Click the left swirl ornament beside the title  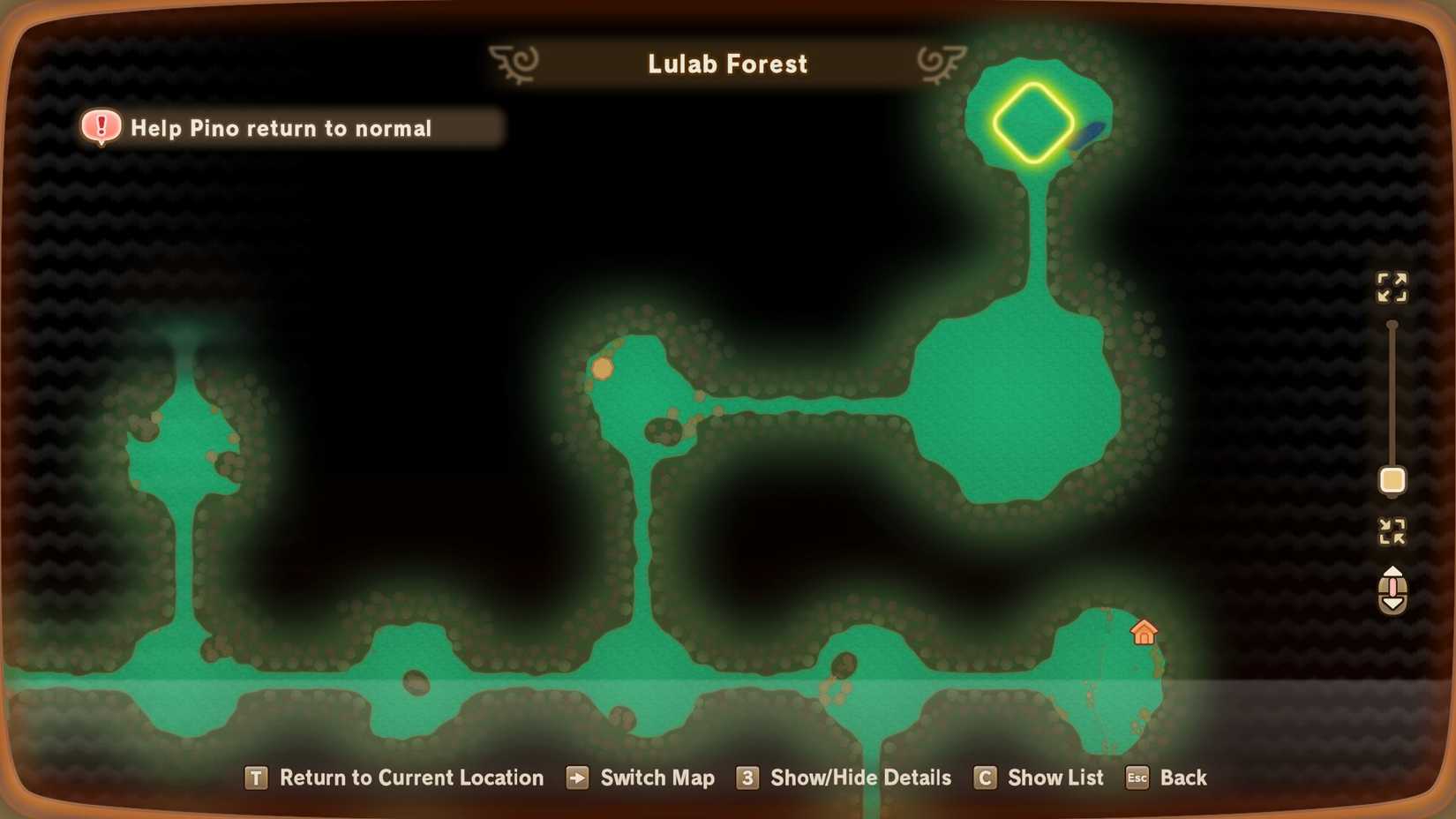513,62
